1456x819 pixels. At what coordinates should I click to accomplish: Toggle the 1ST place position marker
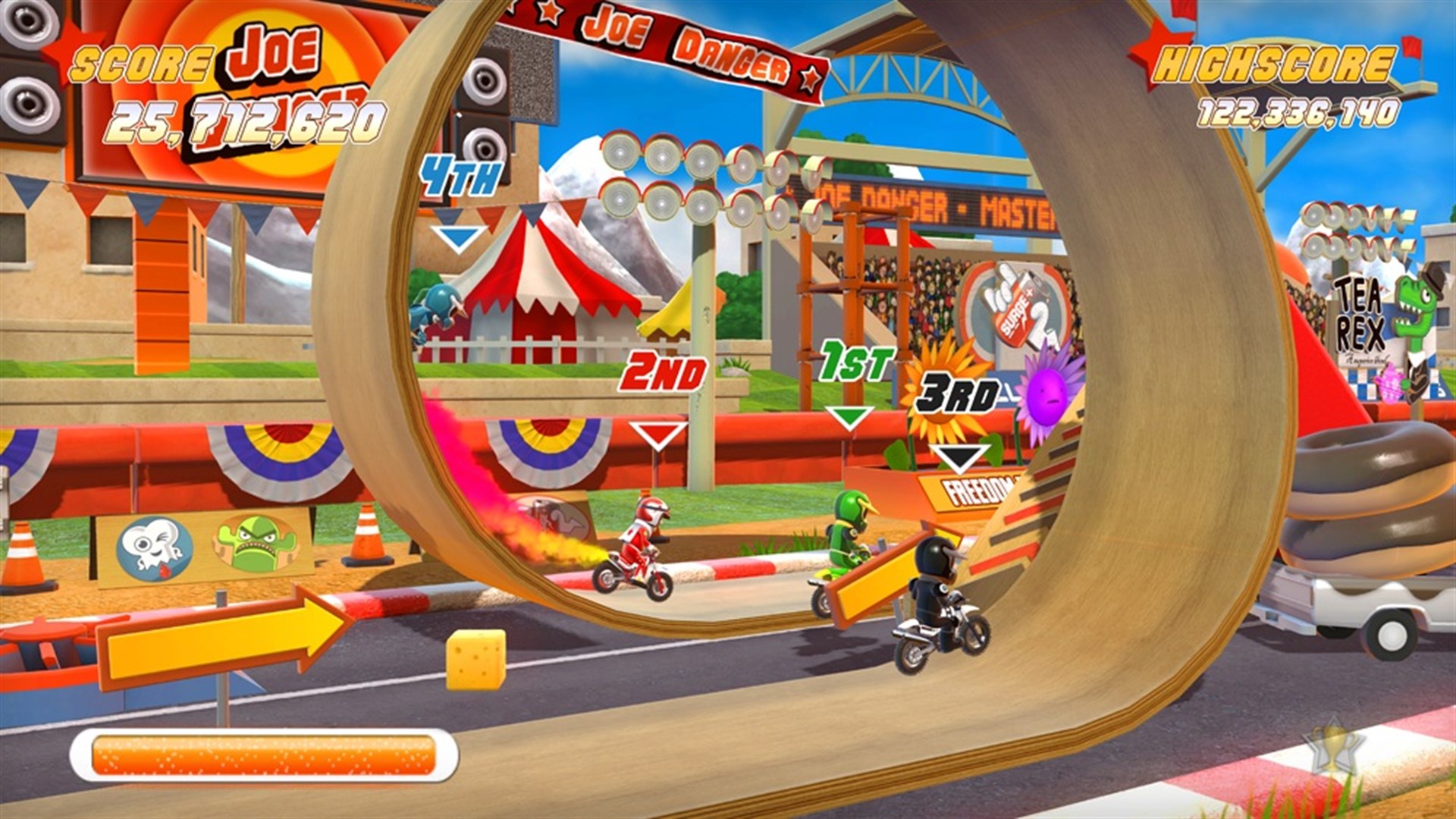tap(858, 360)
